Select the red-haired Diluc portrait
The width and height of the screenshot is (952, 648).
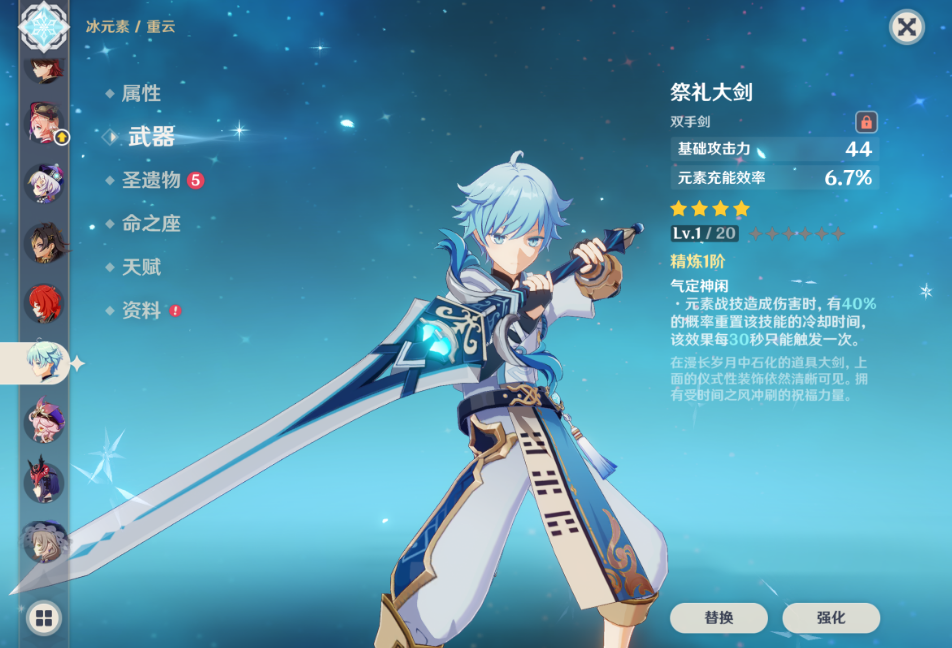tap(44, 303)
